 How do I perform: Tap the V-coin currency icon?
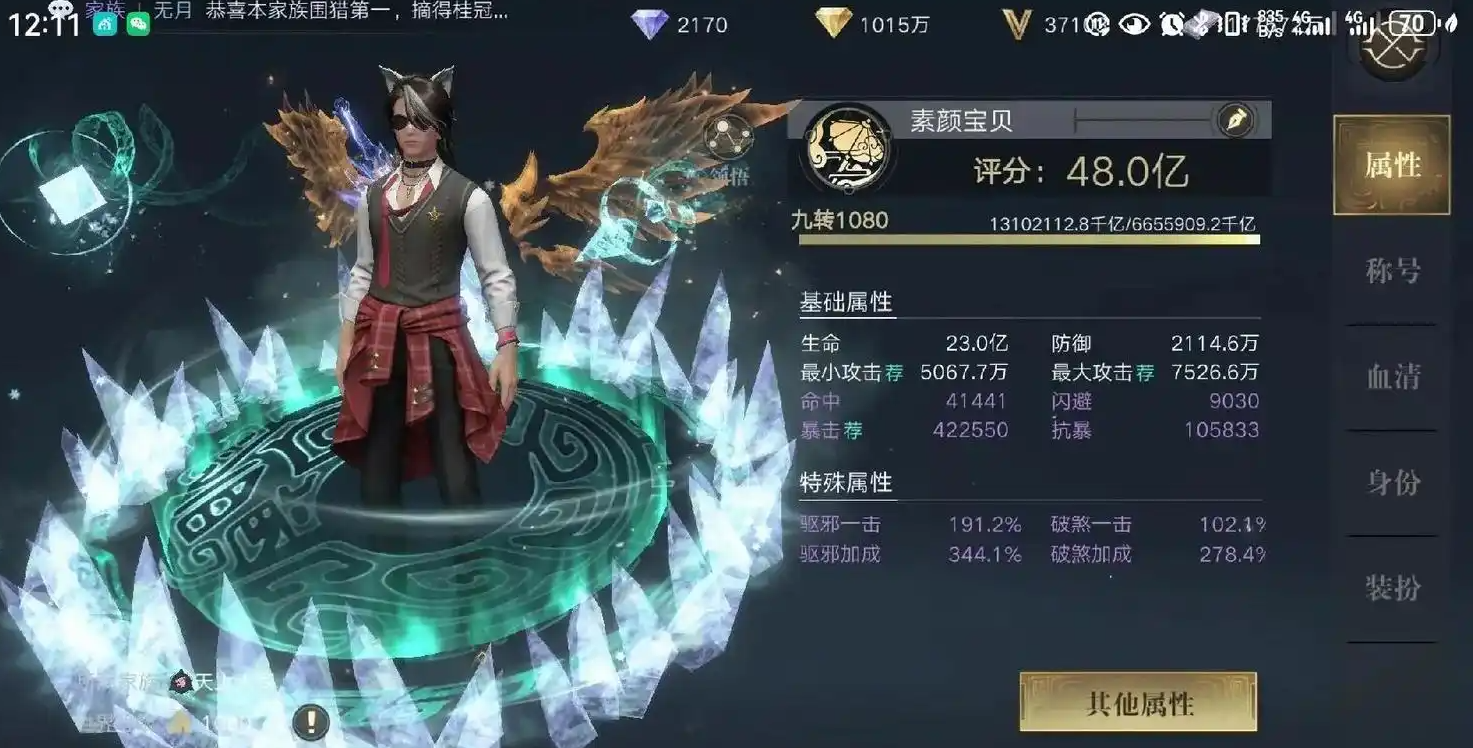1018,24
